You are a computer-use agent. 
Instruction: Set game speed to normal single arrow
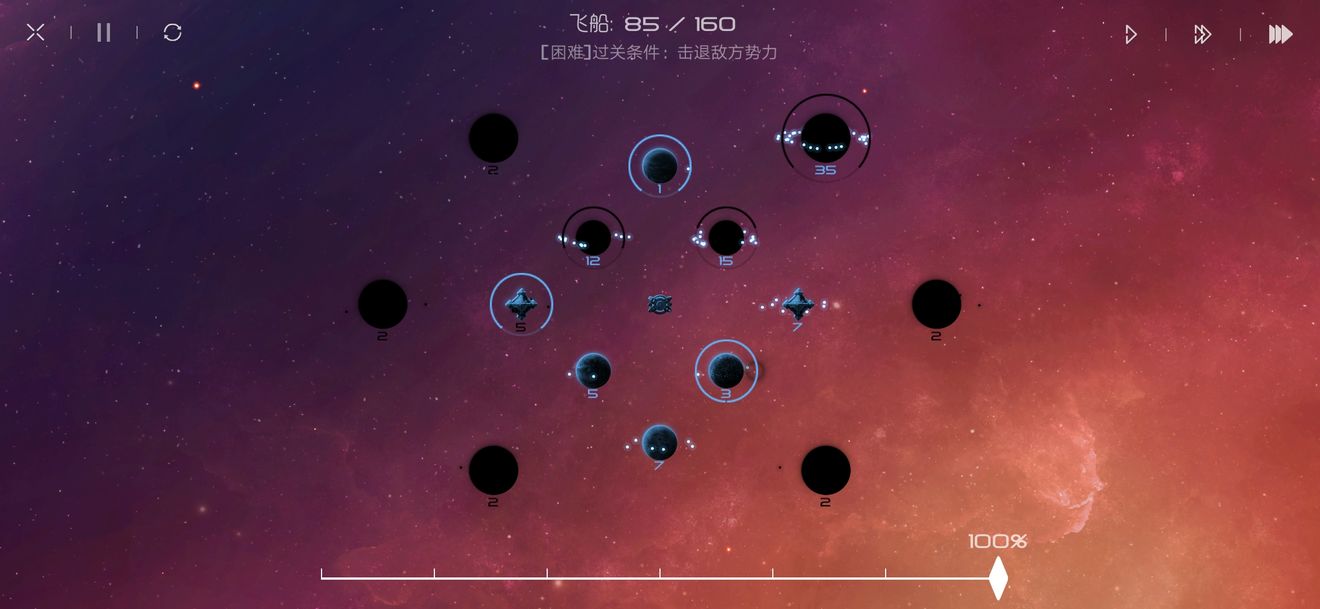pos(1130,35)
